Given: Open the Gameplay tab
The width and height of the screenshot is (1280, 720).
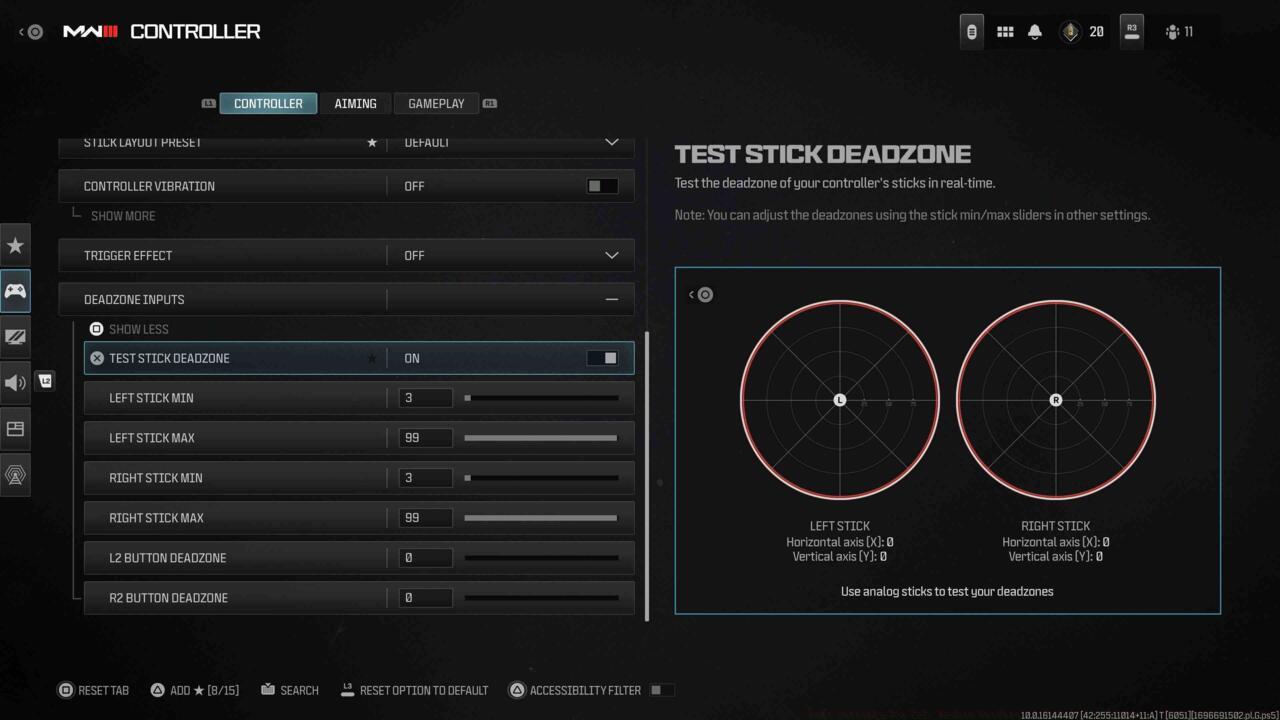Looking at the screenshot, I should click(x=436, y=103).
